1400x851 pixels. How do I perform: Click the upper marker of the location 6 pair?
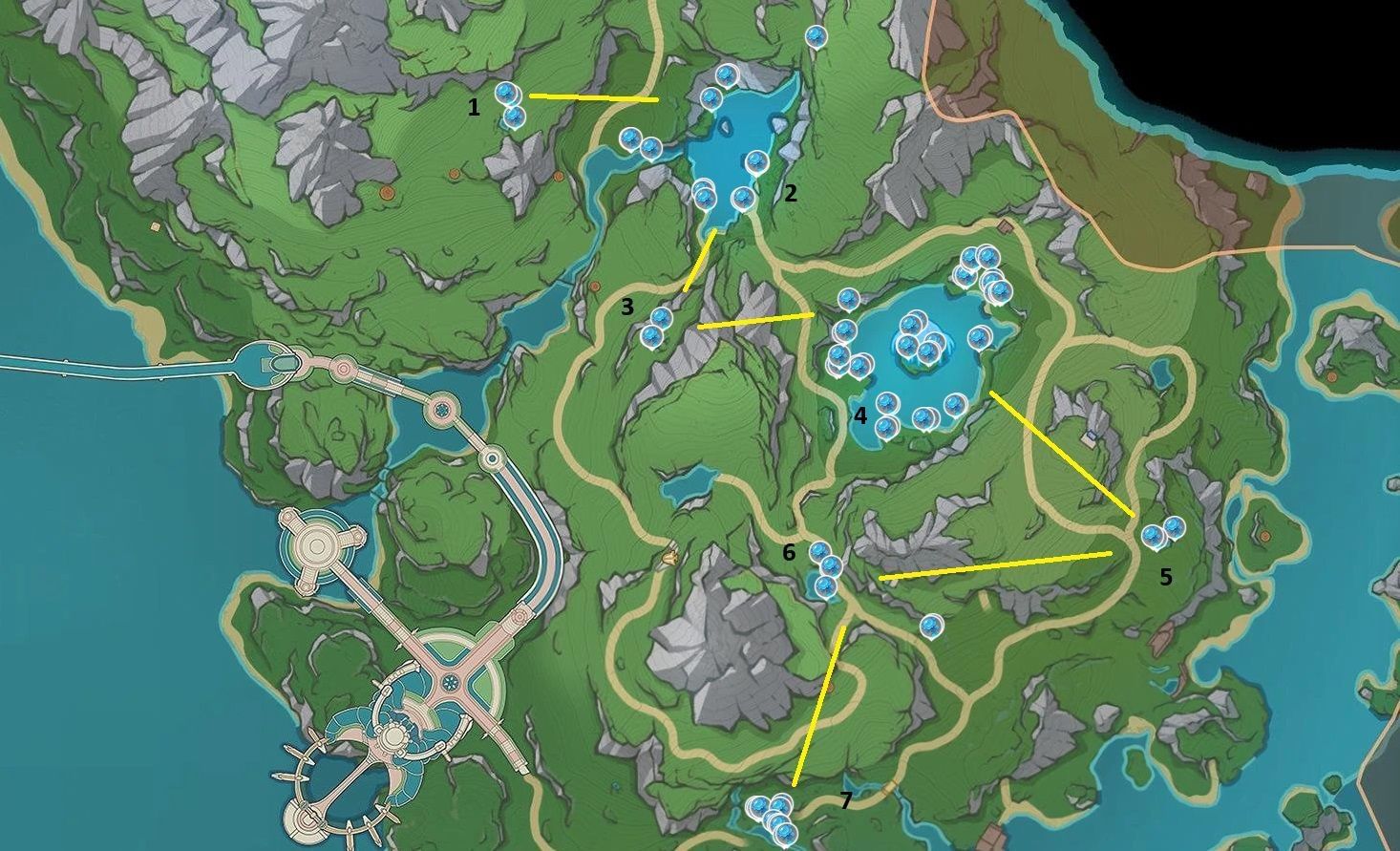tap(820, 552)
